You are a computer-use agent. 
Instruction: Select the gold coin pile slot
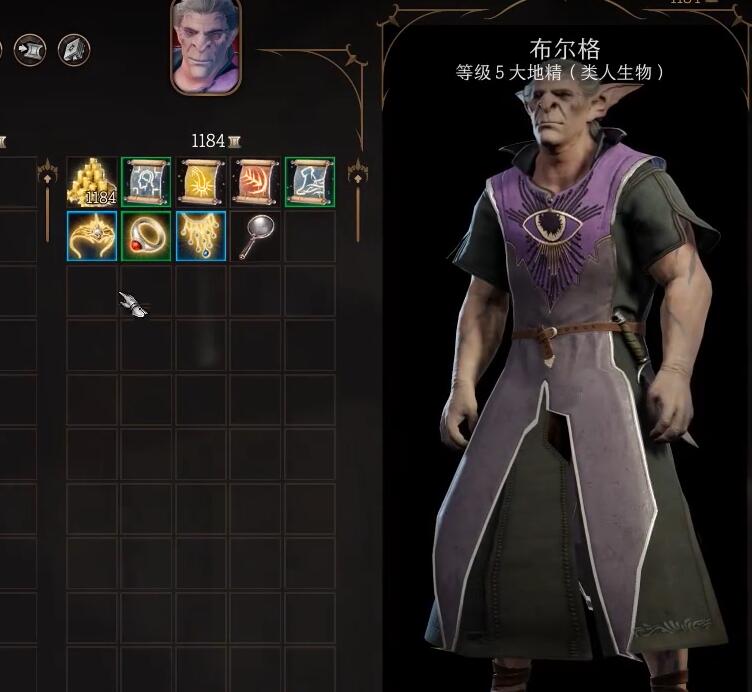click(92, 182)
